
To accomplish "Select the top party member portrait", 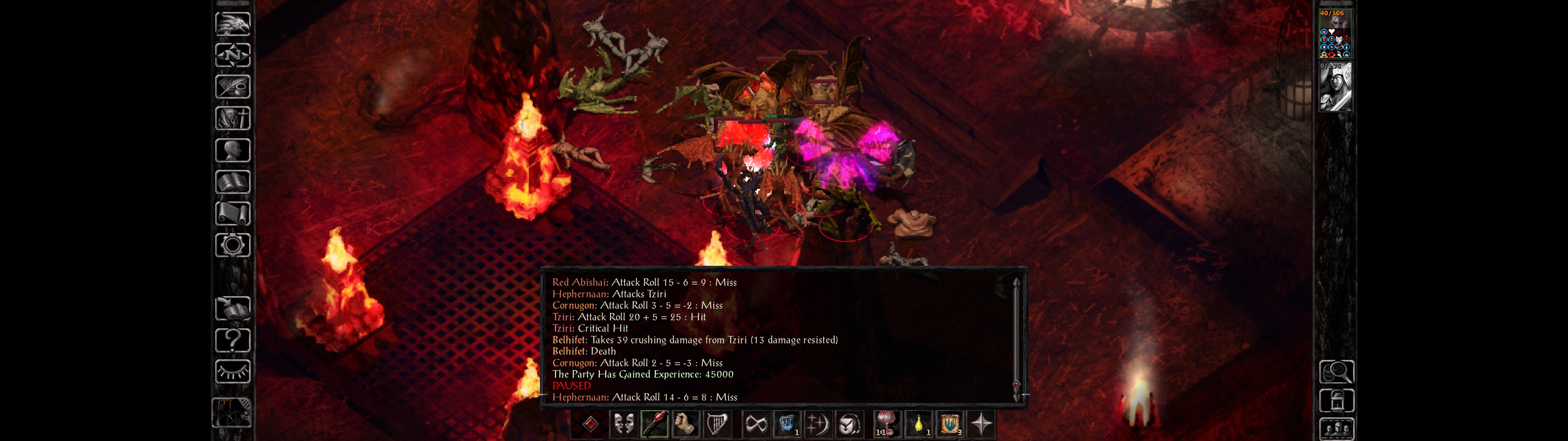I will [1335, 34].
